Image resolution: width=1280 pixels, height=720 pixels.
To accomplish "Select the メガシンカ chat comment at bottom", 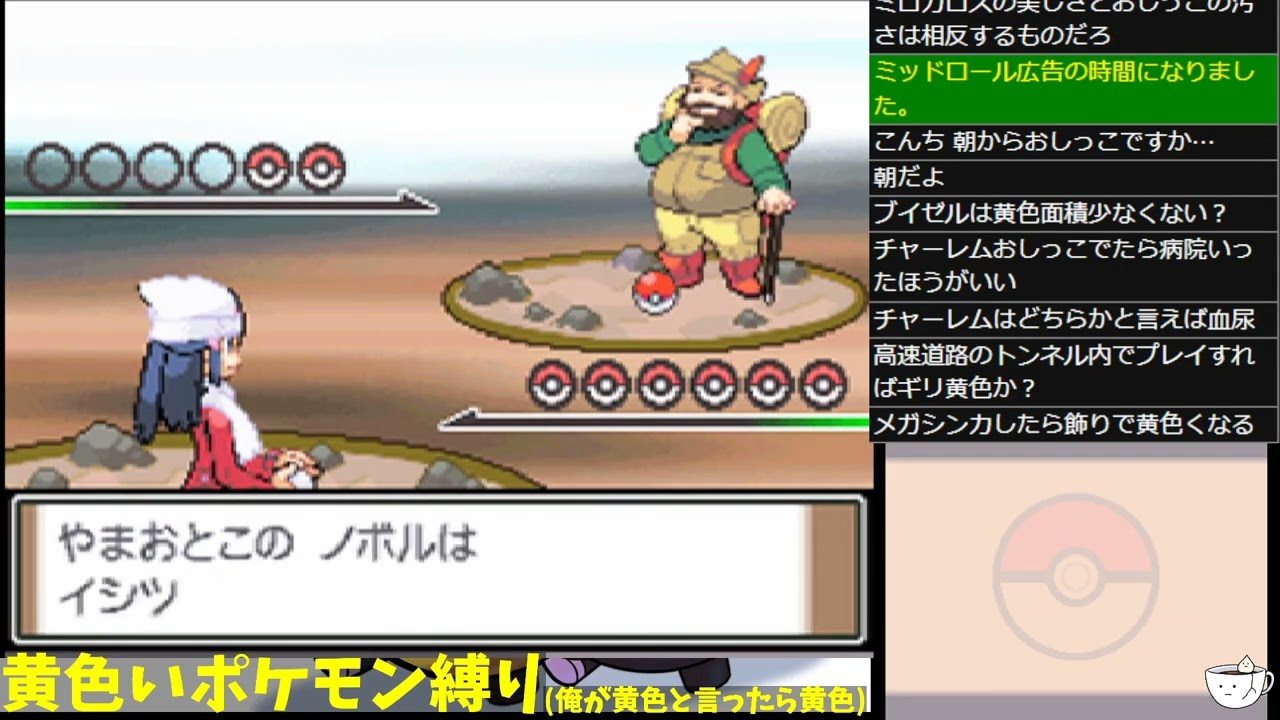I will pyautogui.click(x=1071, y=424).
